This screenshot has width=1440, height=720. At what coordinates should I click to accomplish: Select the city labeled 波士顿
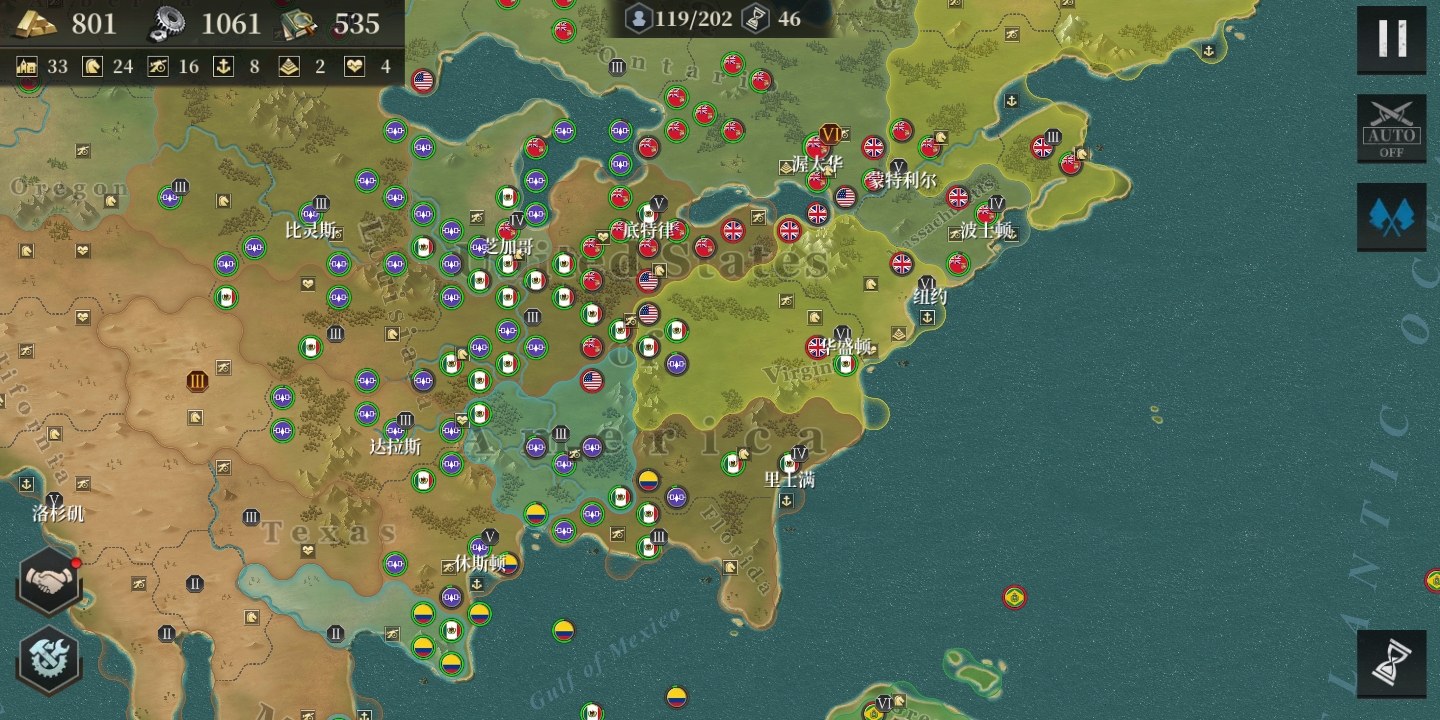click(986, 229)
